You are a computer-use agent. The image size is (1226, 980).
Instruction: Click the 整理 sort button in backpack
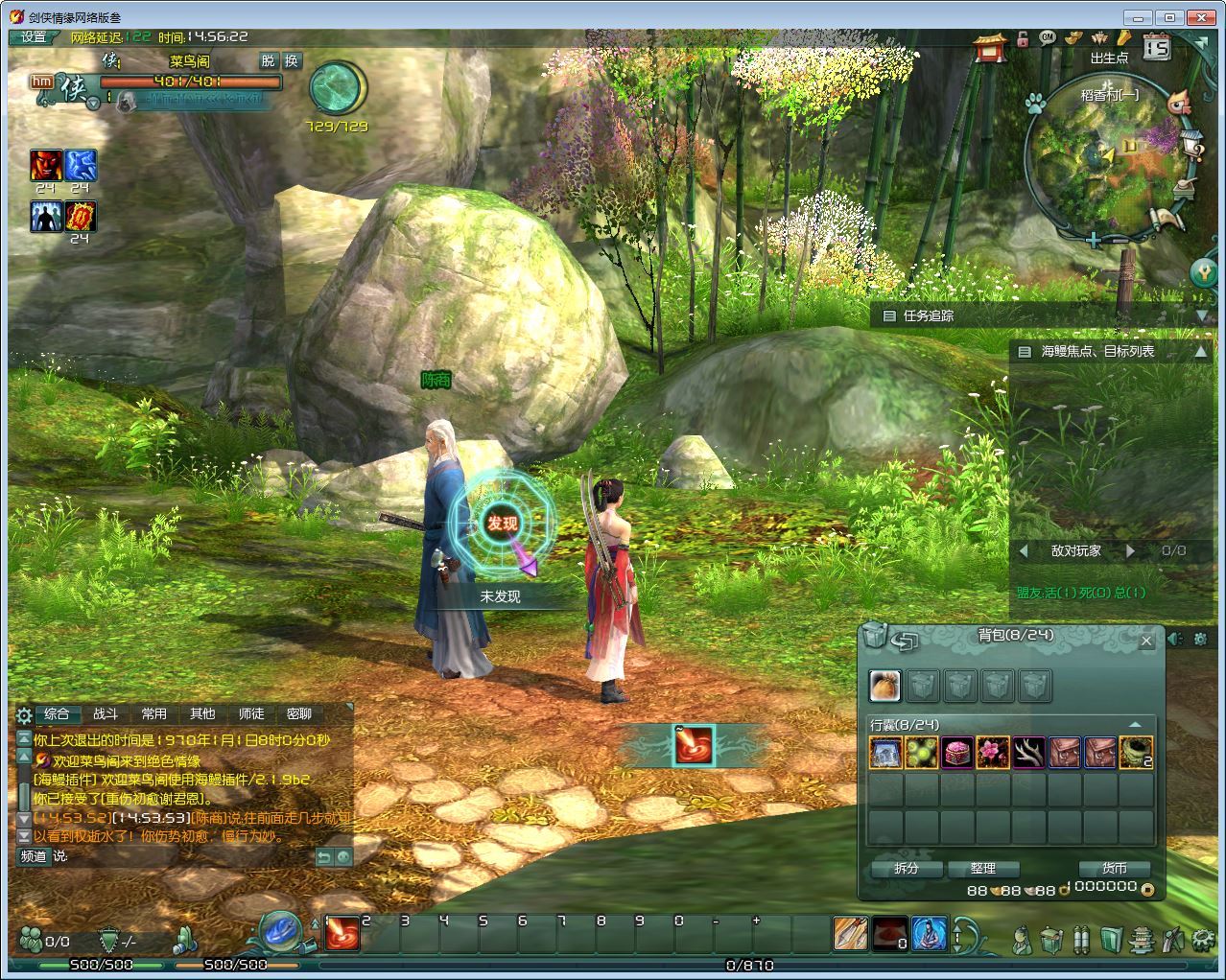click(x=982, y=869)
